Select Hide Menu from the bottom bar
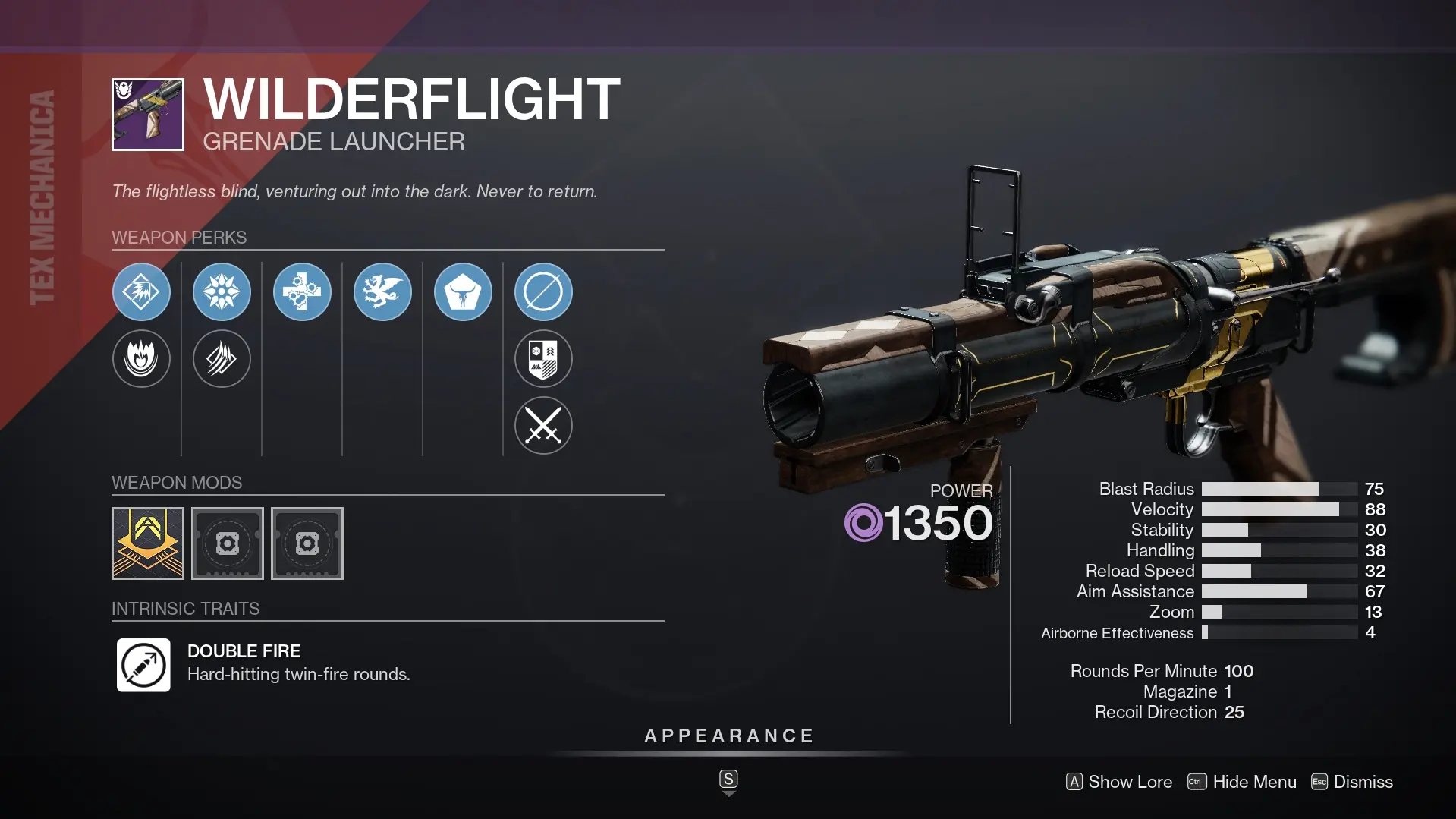Screen dimensions: 1456x819 coord(1253,782)
